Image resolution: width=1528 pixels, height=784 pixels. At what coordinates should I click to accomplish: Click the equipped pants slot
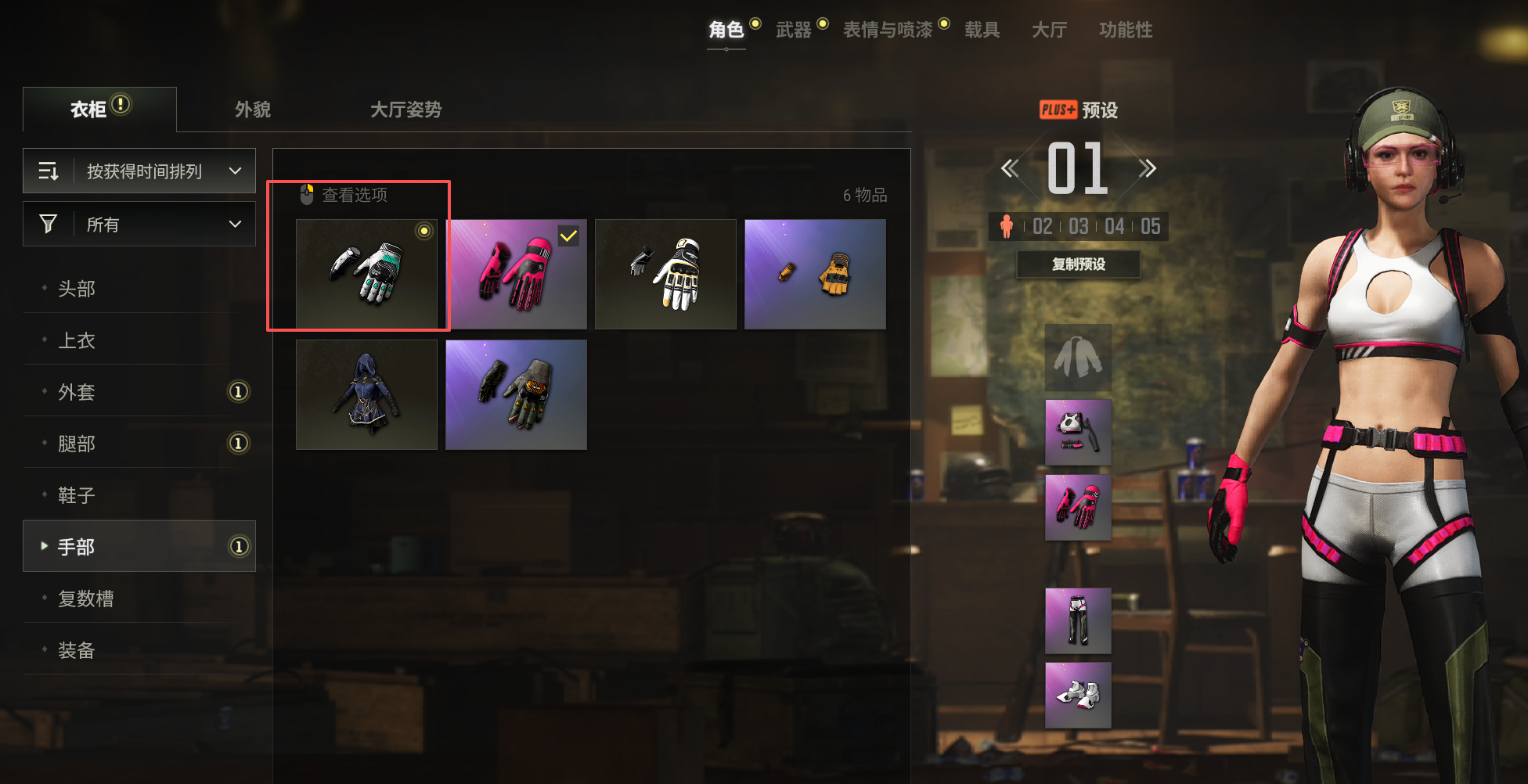click(1078, 620)
